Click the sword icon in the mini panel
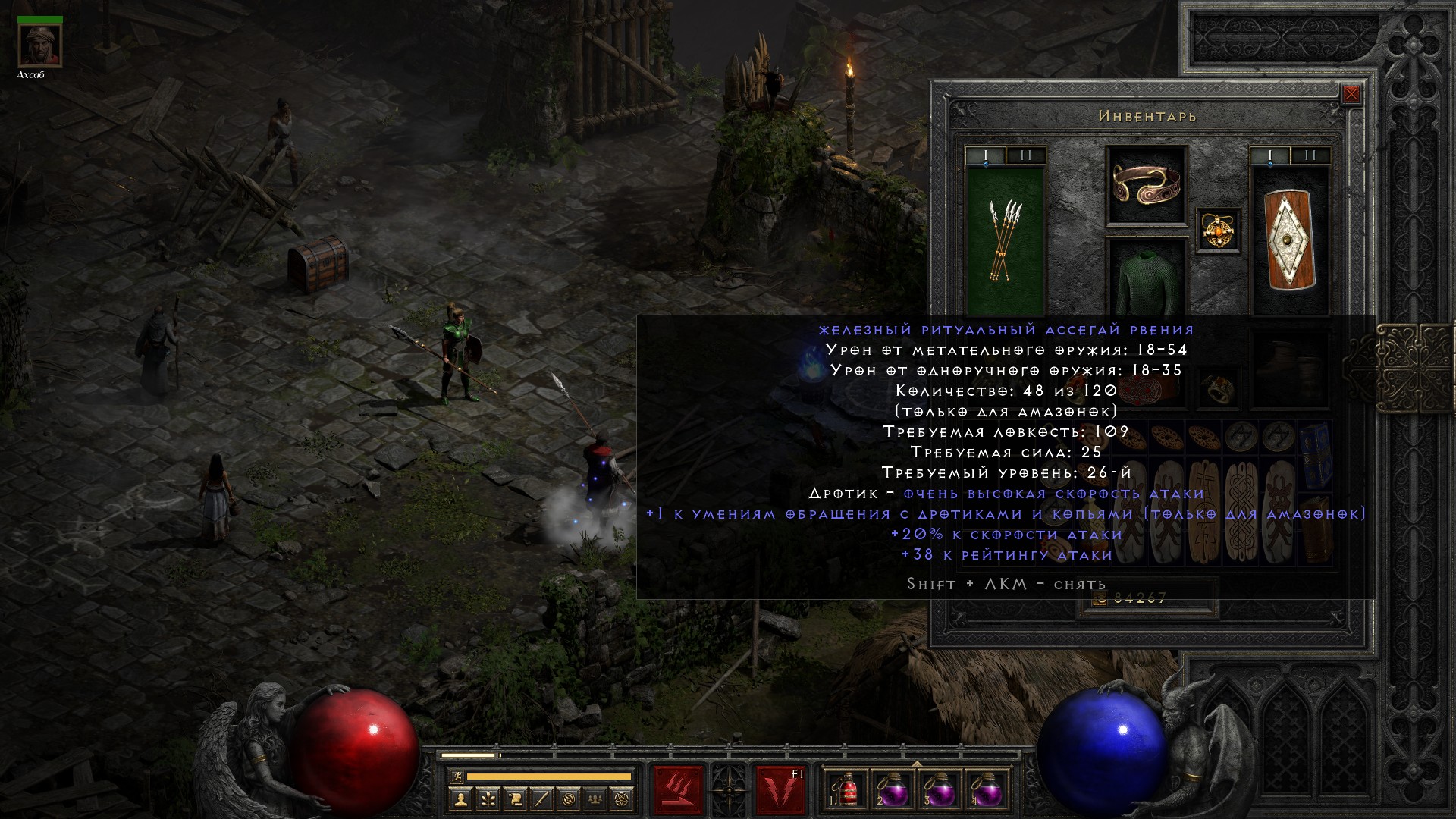 click(542, 799)
